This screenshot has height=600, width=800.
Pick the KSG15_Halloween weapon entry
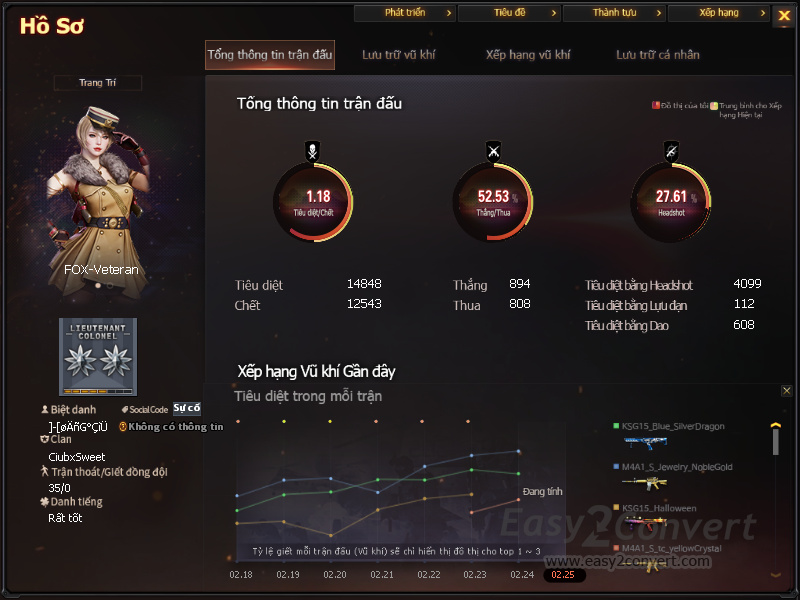point(660,509)
